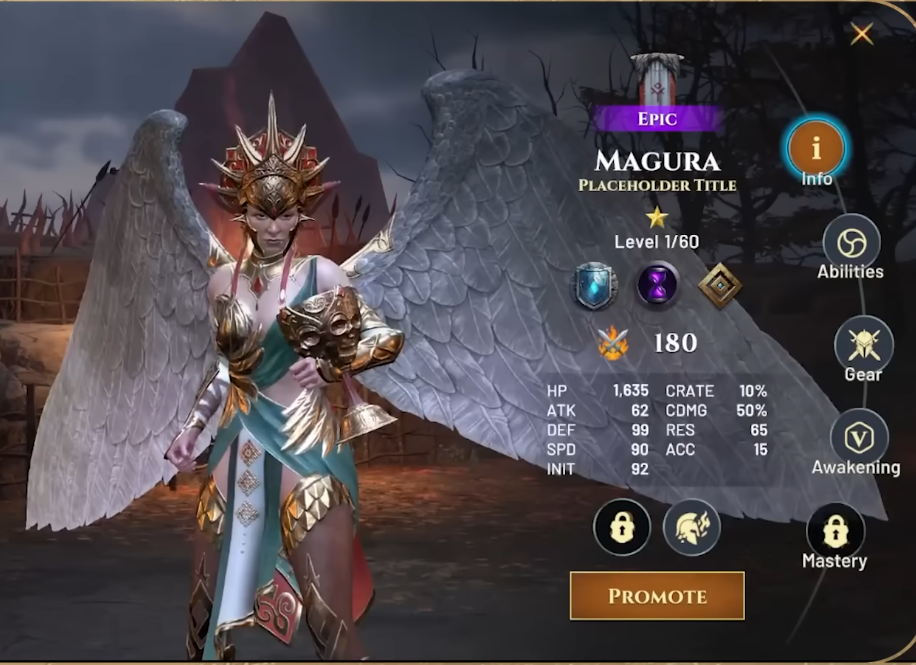Click the gold diamond faction icon
Viewport: 916px width, 665px height.
click(x=720, y=286)
